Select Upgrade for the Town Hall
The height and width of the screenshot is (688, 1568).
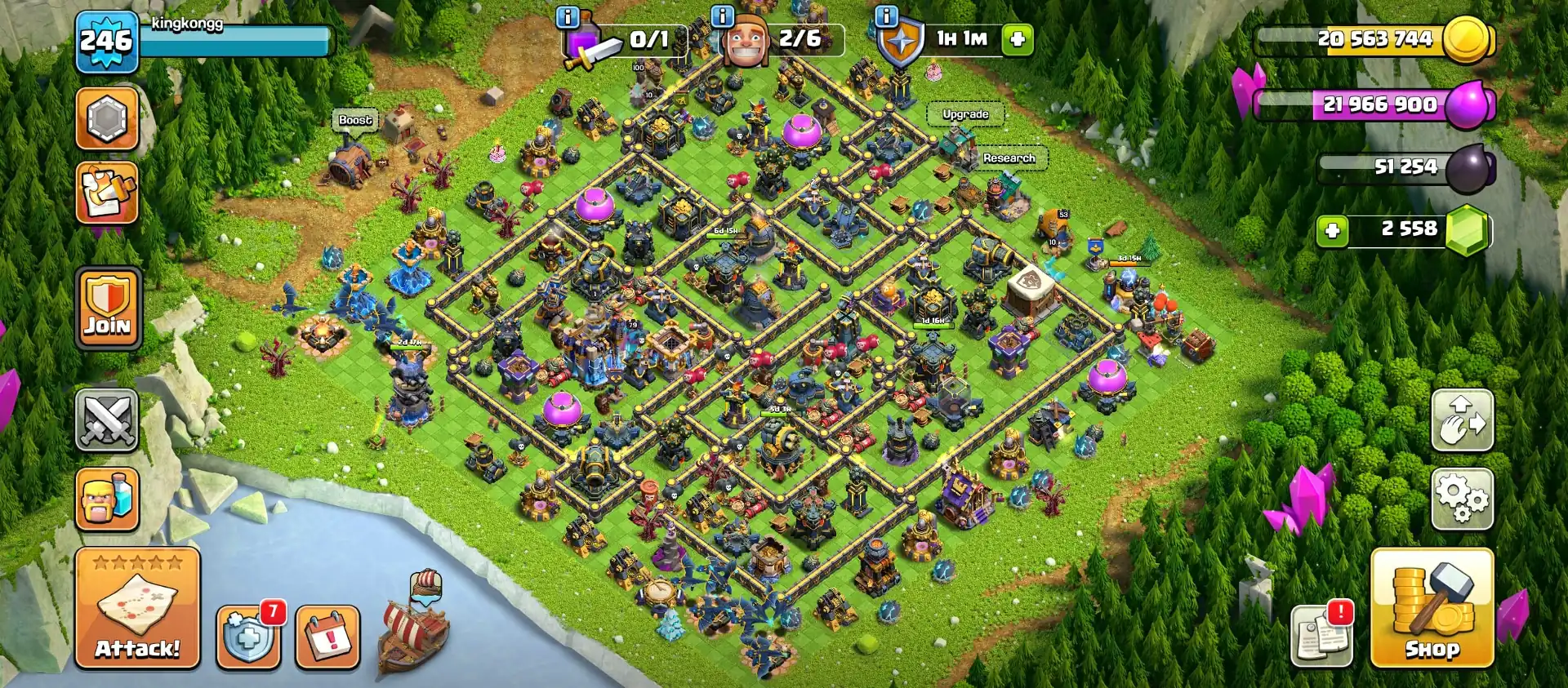pos(966,114)
